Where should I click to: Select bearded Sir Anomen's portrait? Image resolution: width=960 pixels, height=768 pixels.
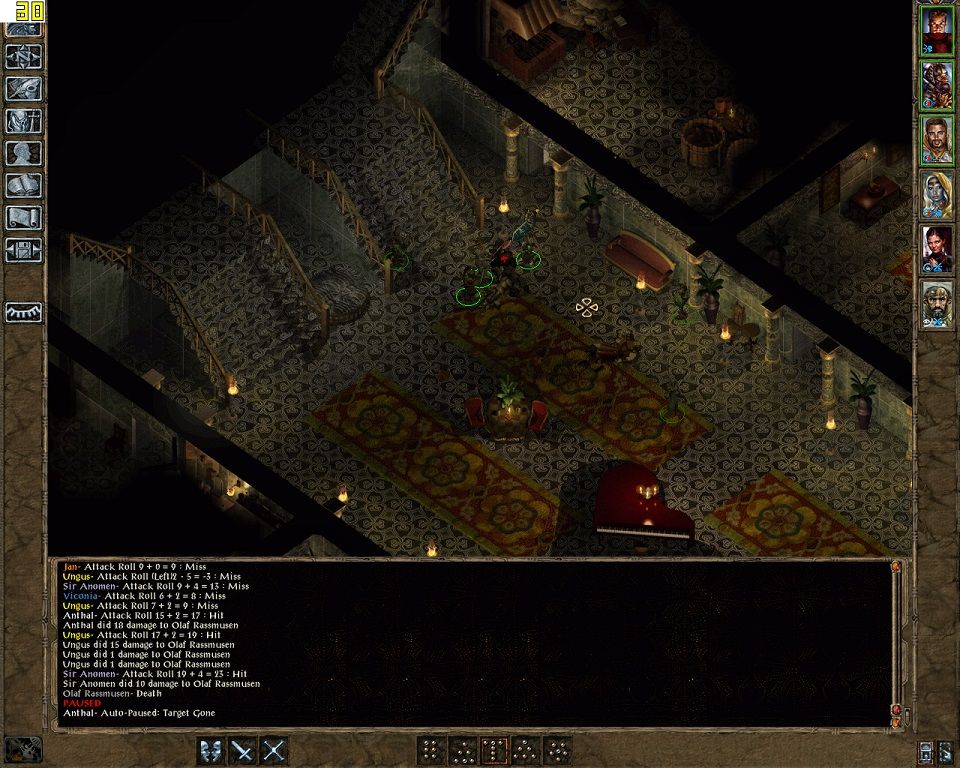[x=937, y=140]
